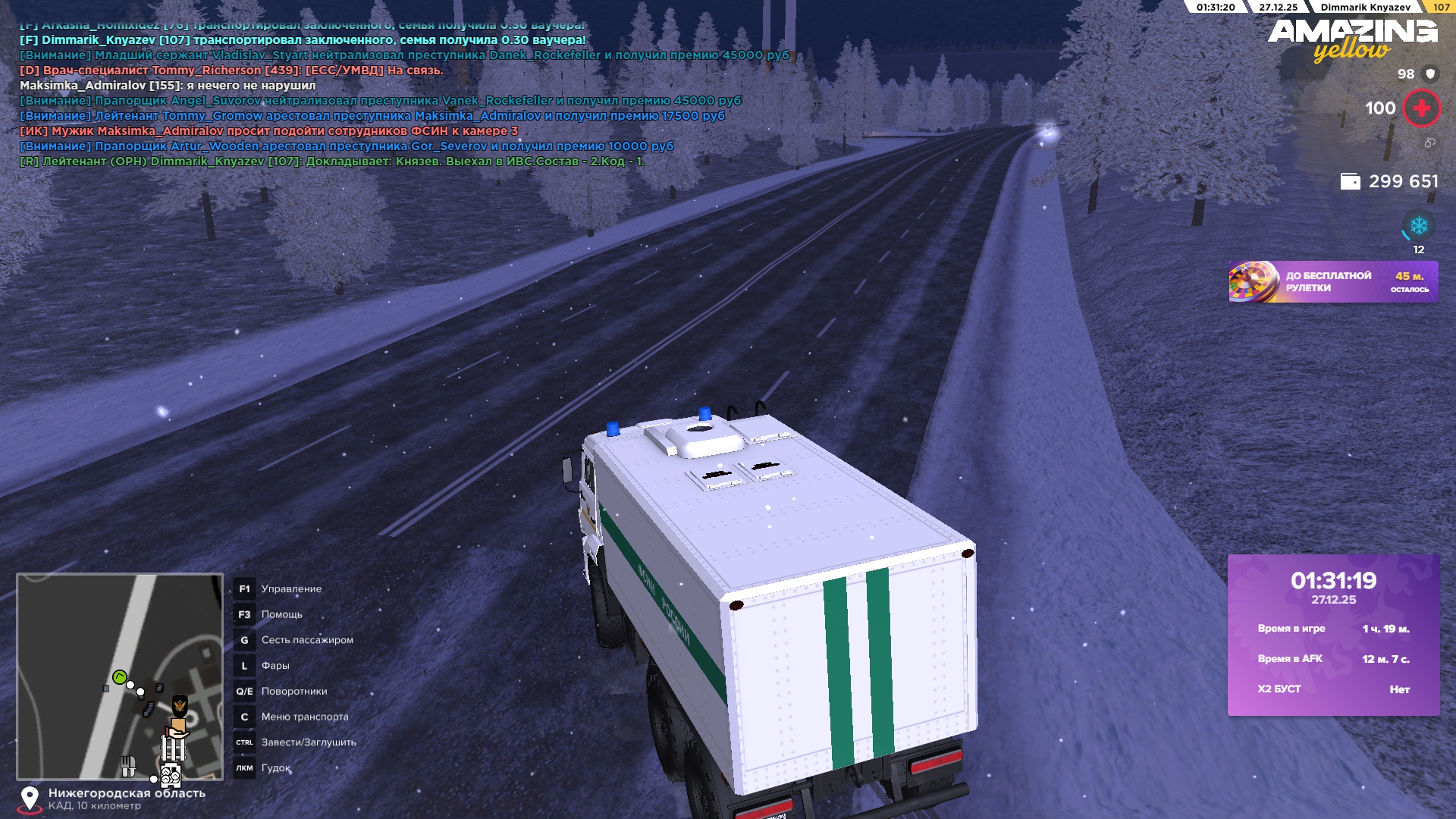The image size is (1456, 819).
Task: Select the prison bars marker on minimap
Action: tap(173, 748)
